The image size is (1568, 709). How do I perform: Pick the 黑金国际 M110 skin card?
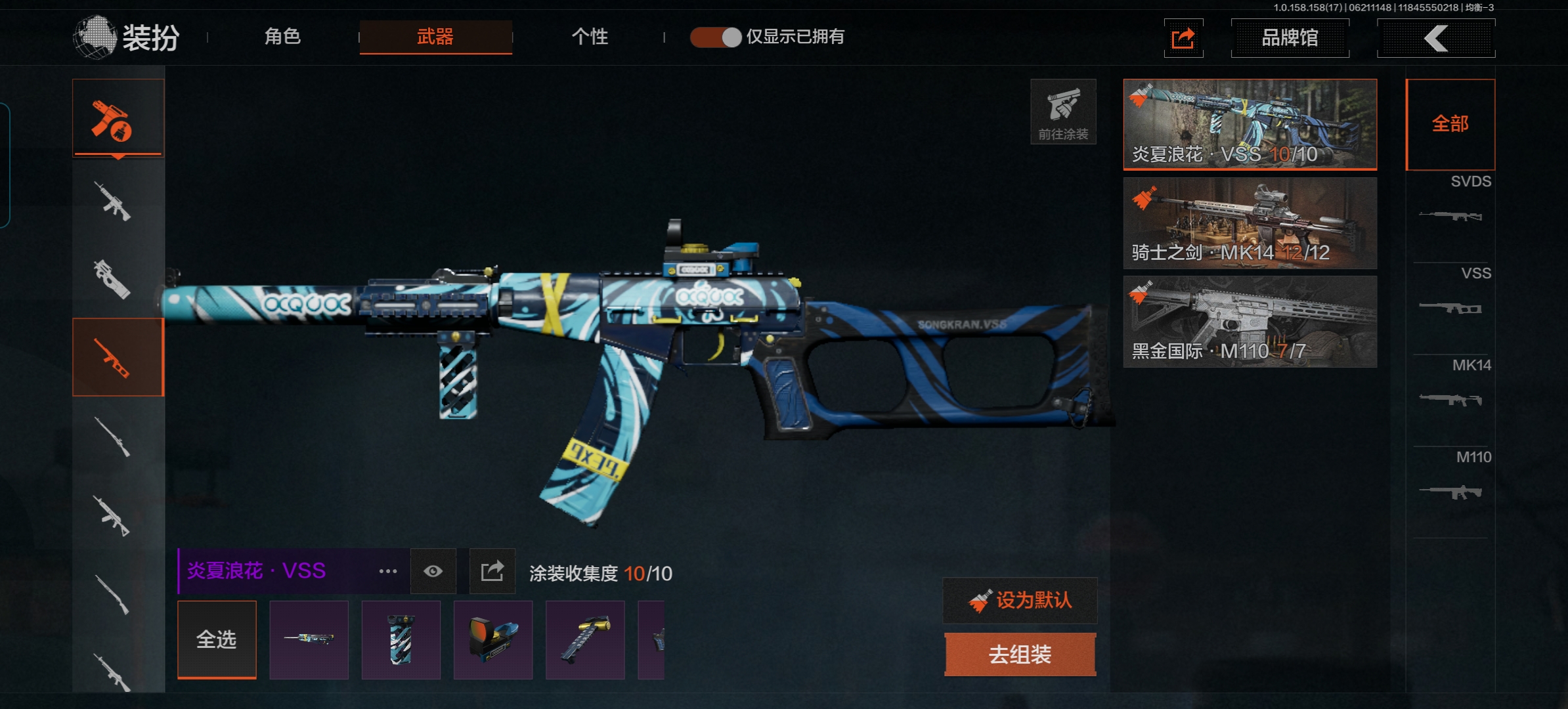point(1250,322)
